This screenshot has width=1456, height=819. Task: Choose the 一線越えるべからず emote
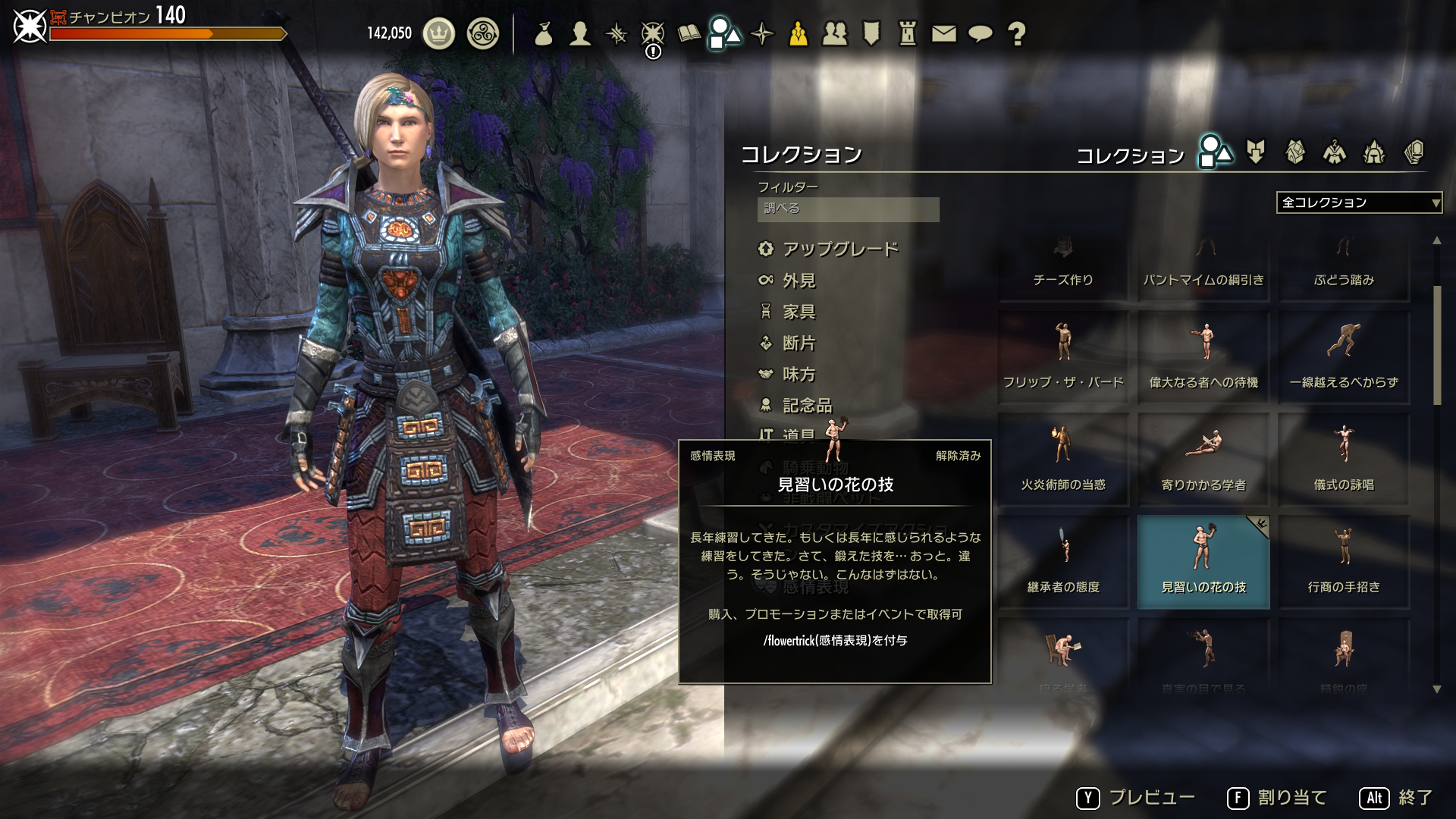(1344, 357)
